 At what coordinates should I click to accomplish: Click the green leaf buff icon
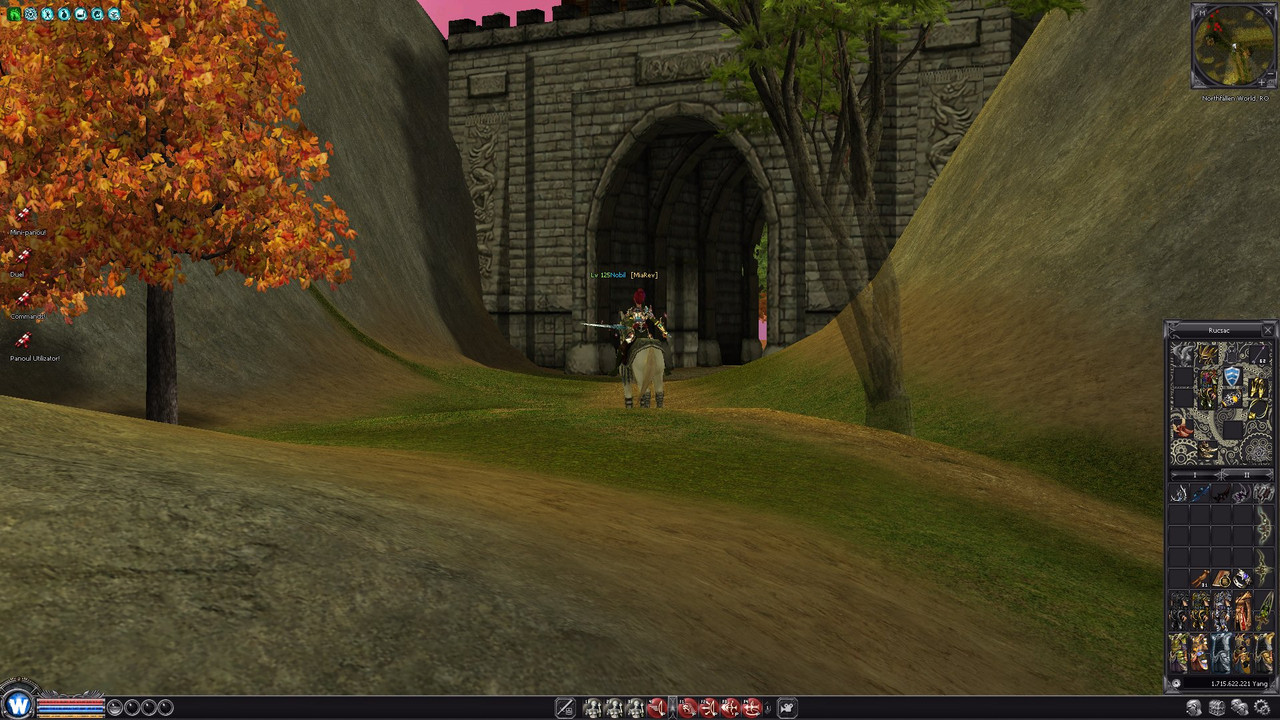[x=14, y=14]
